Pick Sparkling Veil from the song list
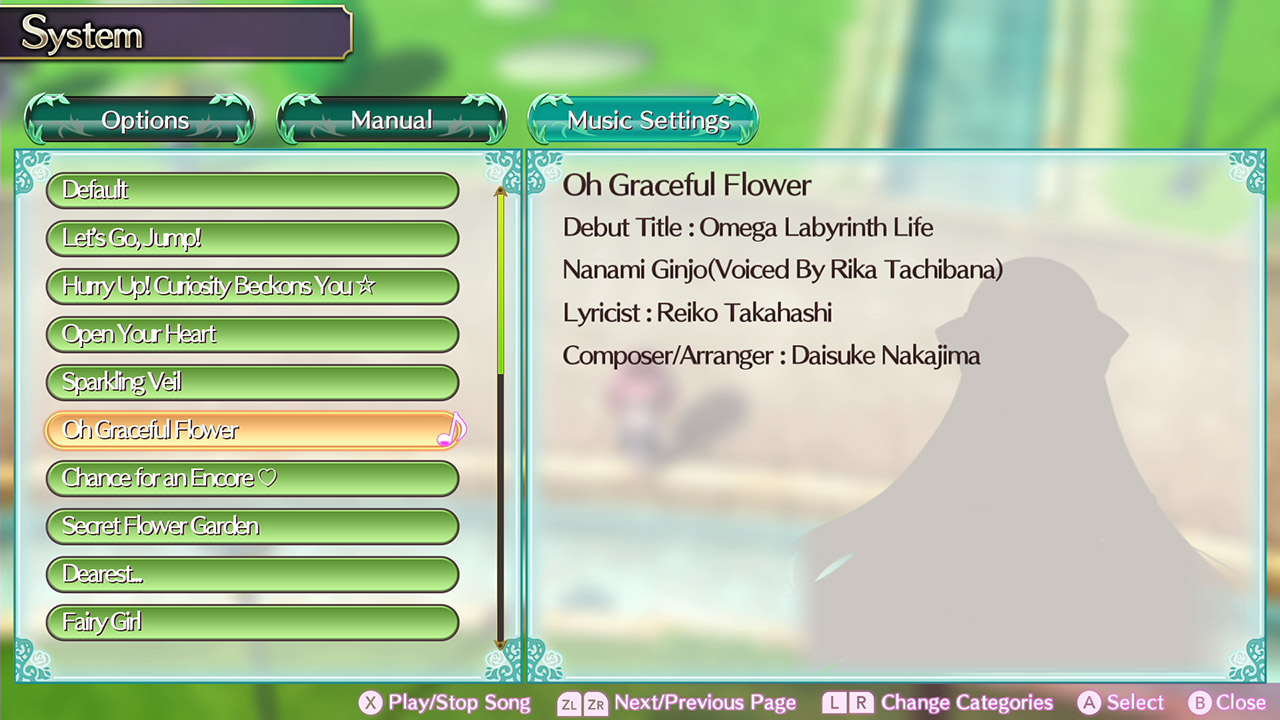 click(x=252, y=382)
